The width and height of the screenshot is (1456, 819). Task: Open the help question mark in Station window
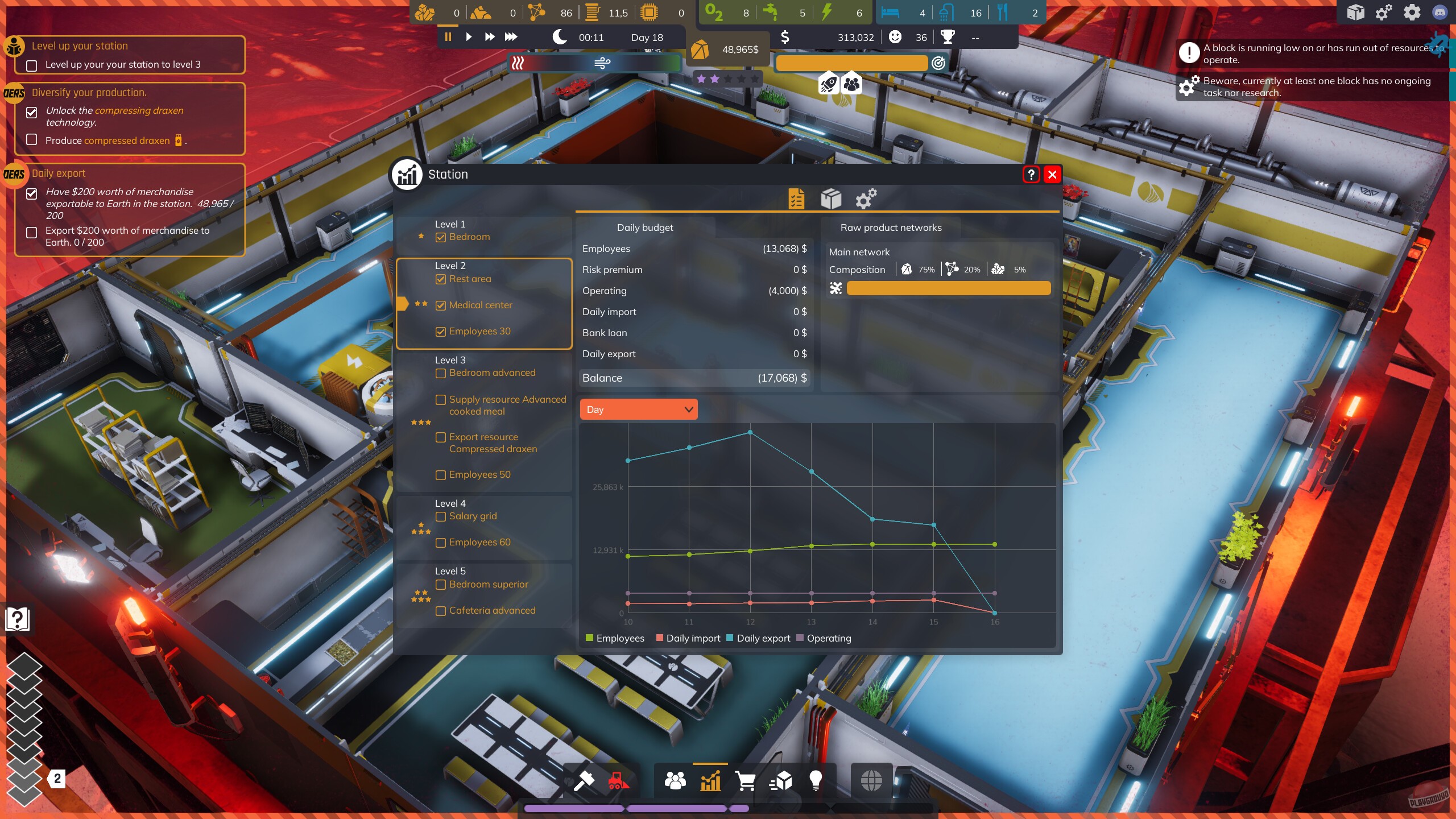pyautogui.click(x=1032, y=175)
